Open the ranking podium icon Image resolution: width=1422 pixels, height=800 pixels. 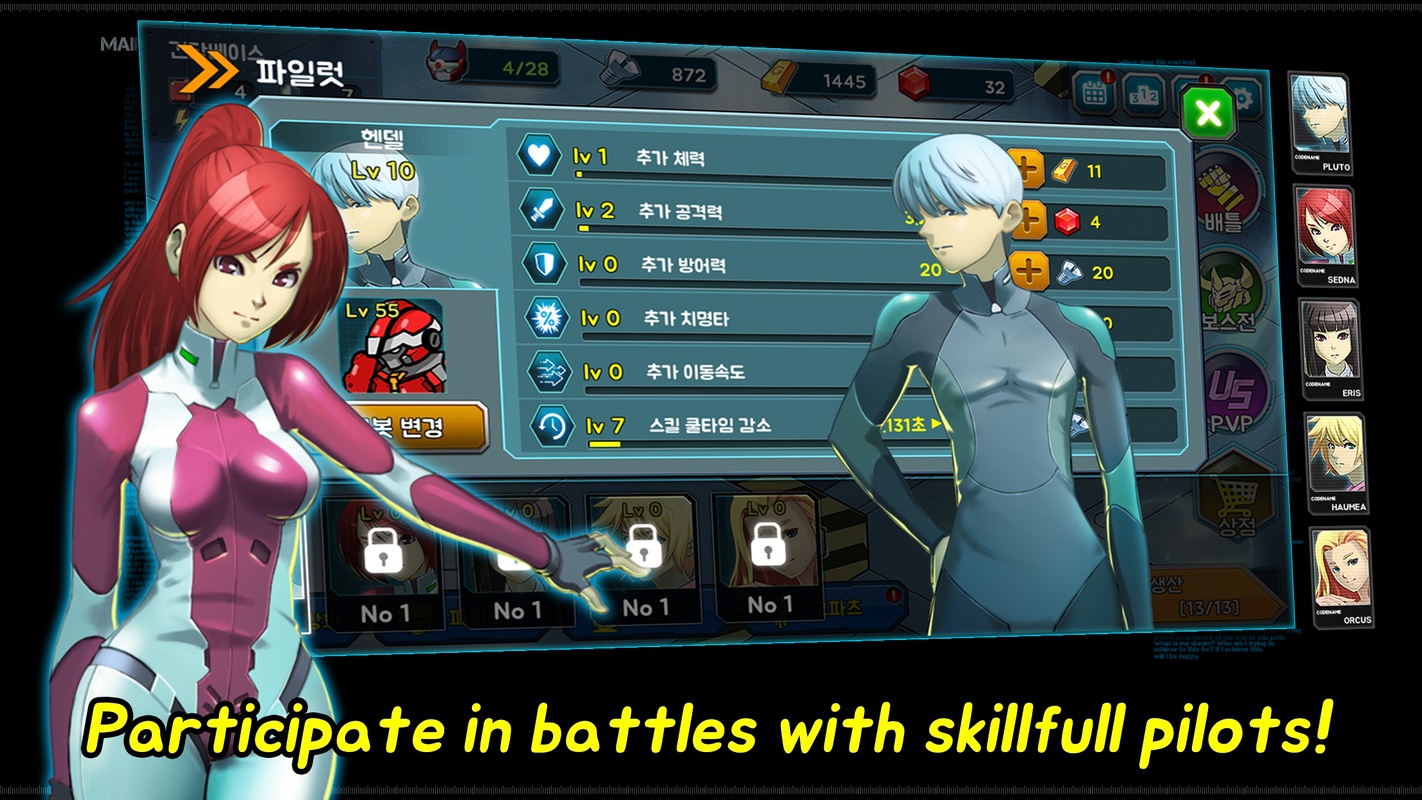point(1142,95)
